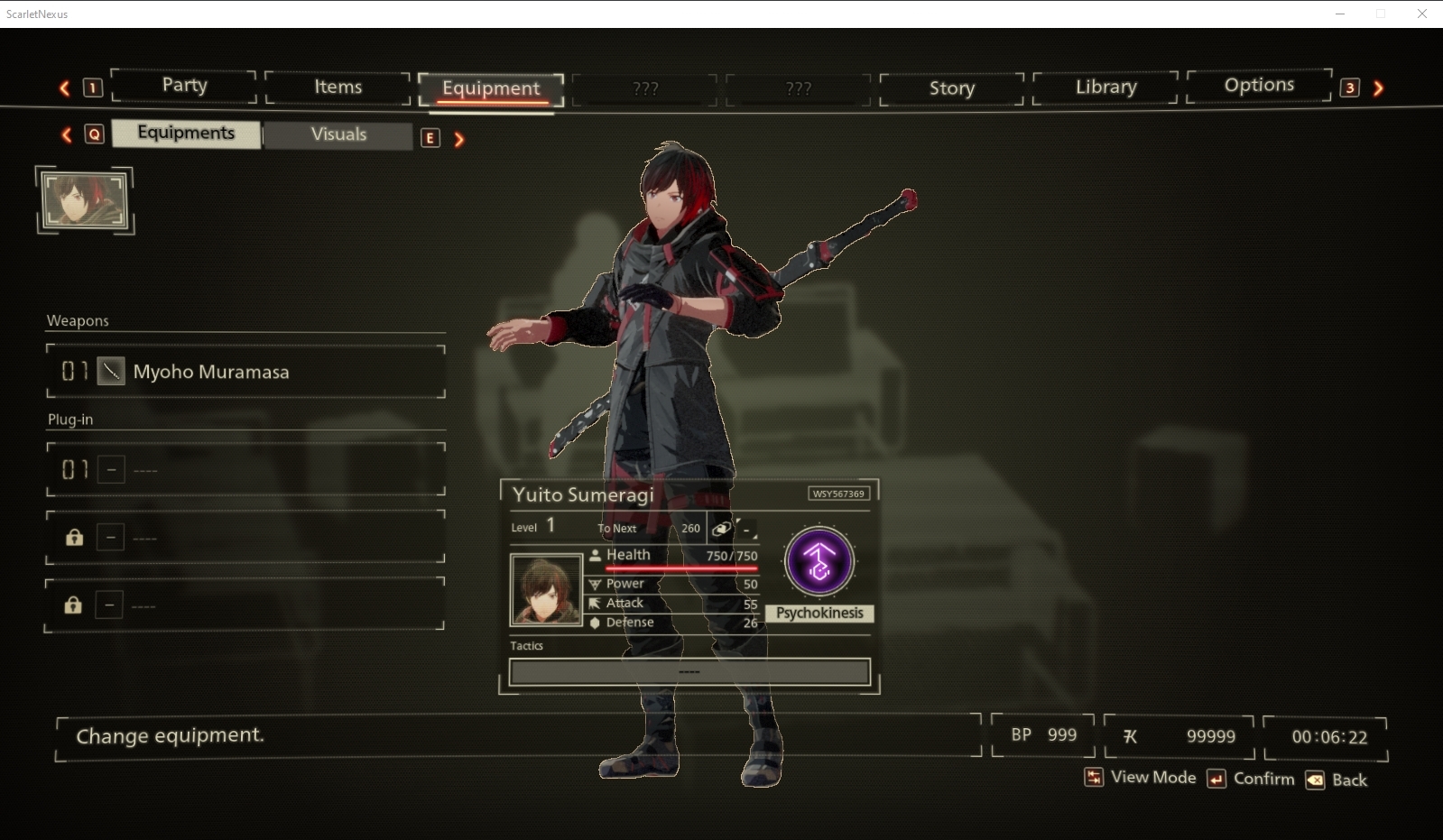Screen dimensions: 1443x840
Task: Click the left arrow next to Equipments
Action: pyautogui.click(x=67, y=134)
